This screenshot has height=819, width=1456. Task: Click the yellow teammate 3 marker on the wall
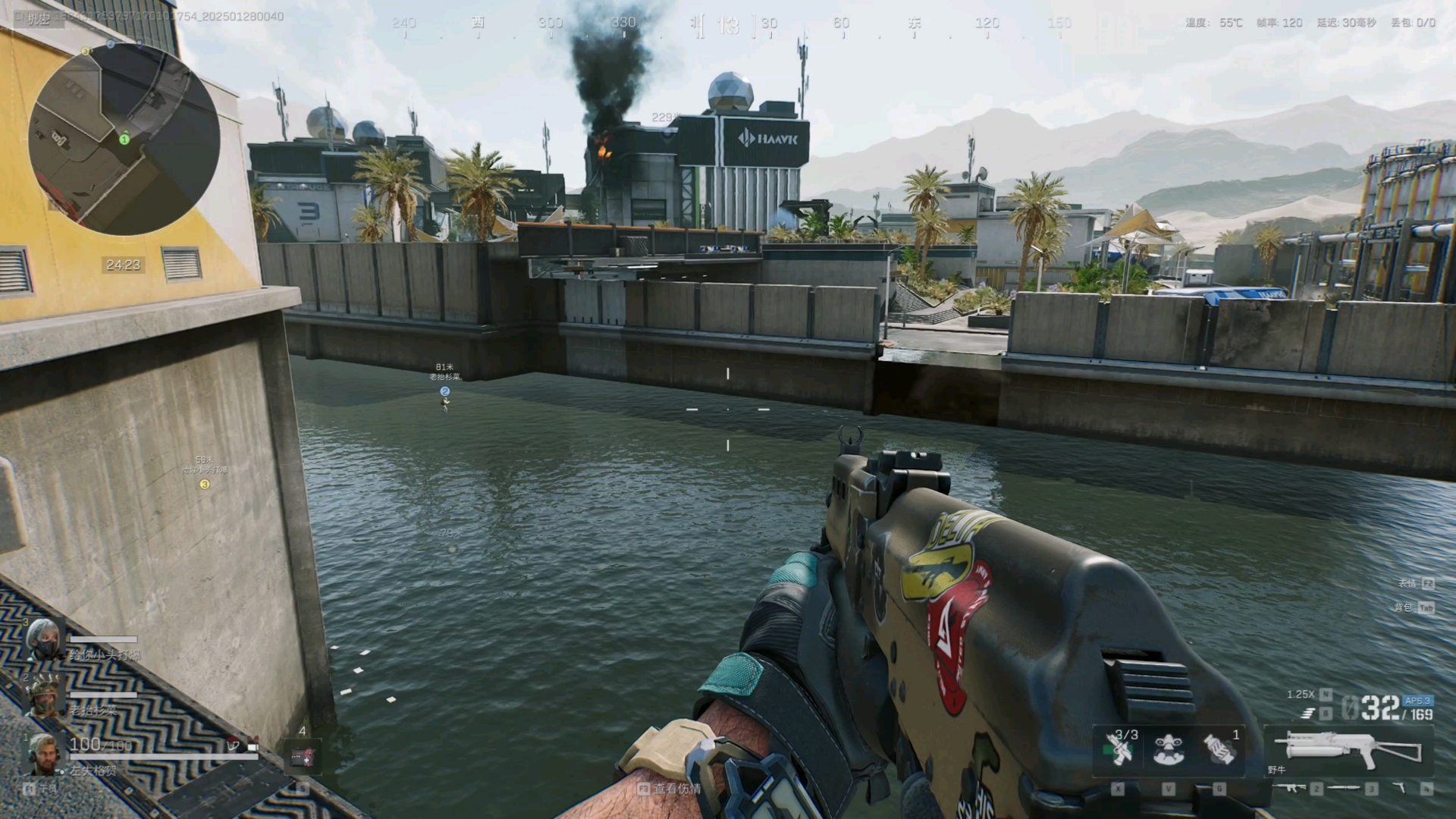pos(204,484)
